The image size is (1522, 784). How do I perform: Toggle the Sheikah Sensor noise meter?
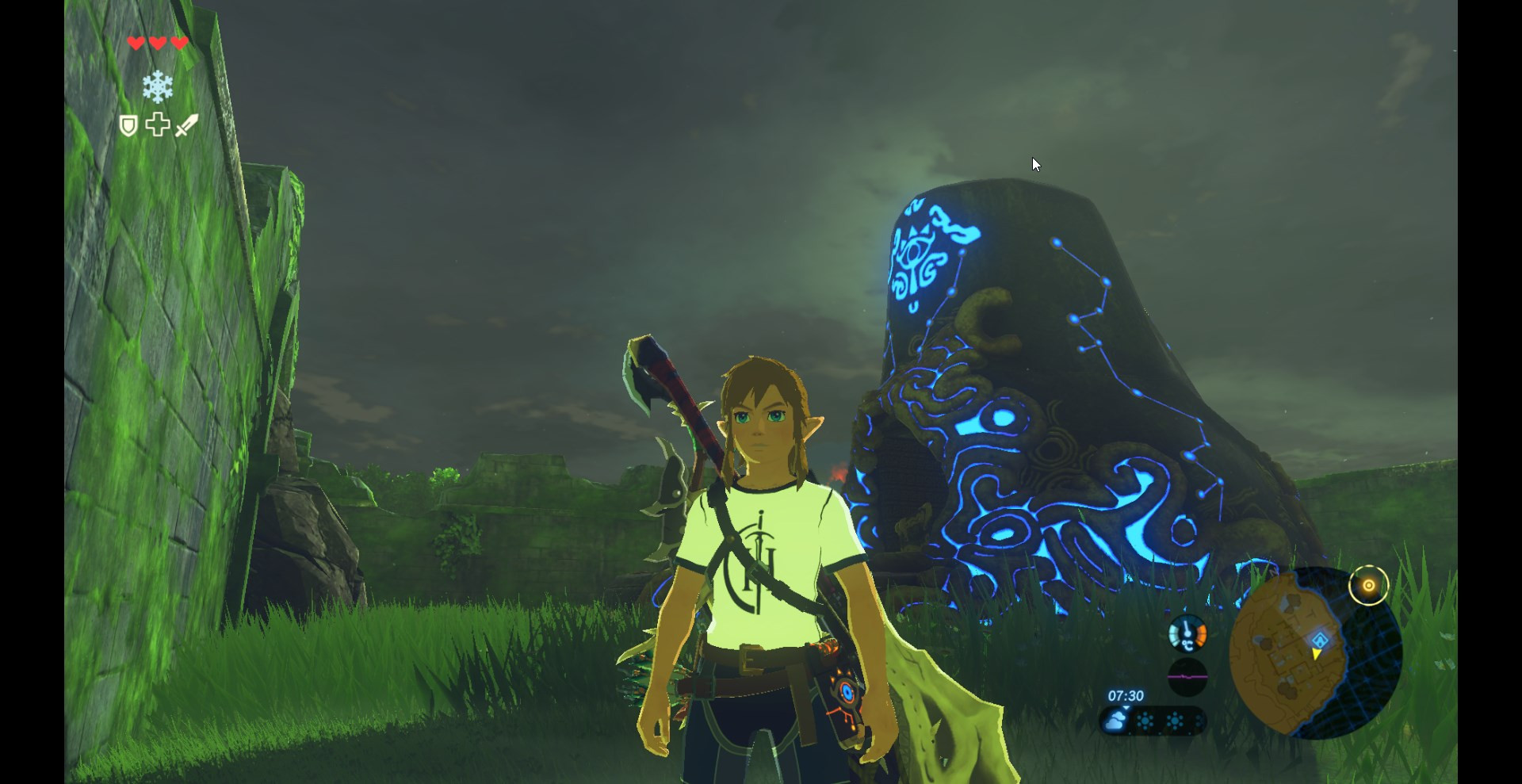[1187, 676]
